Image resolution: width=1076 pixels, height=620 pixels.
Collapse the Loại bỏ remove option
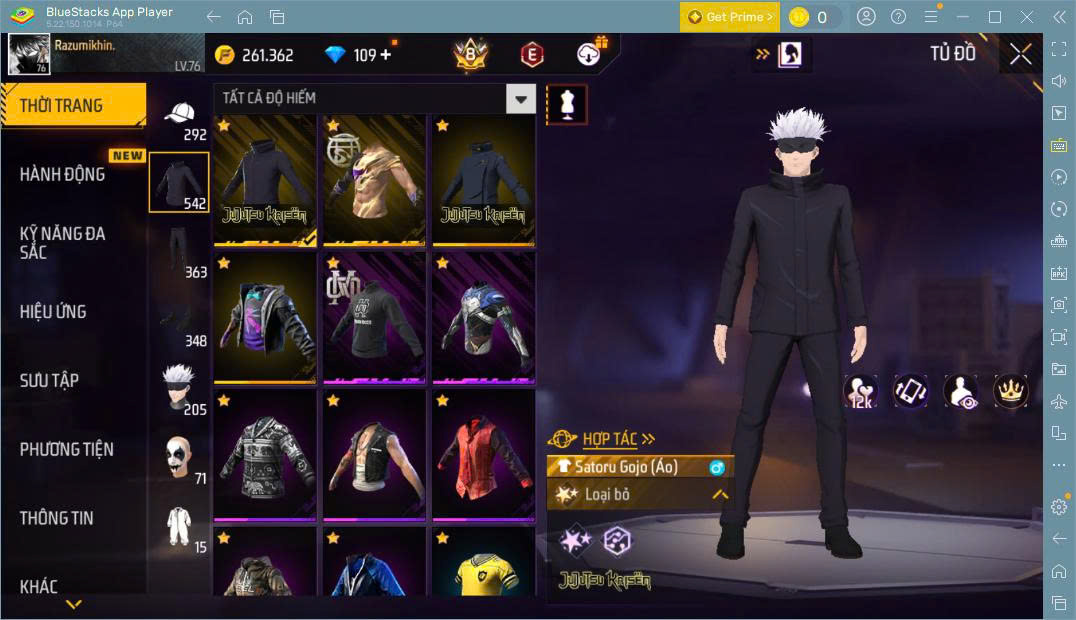click(x=720, y=494)
